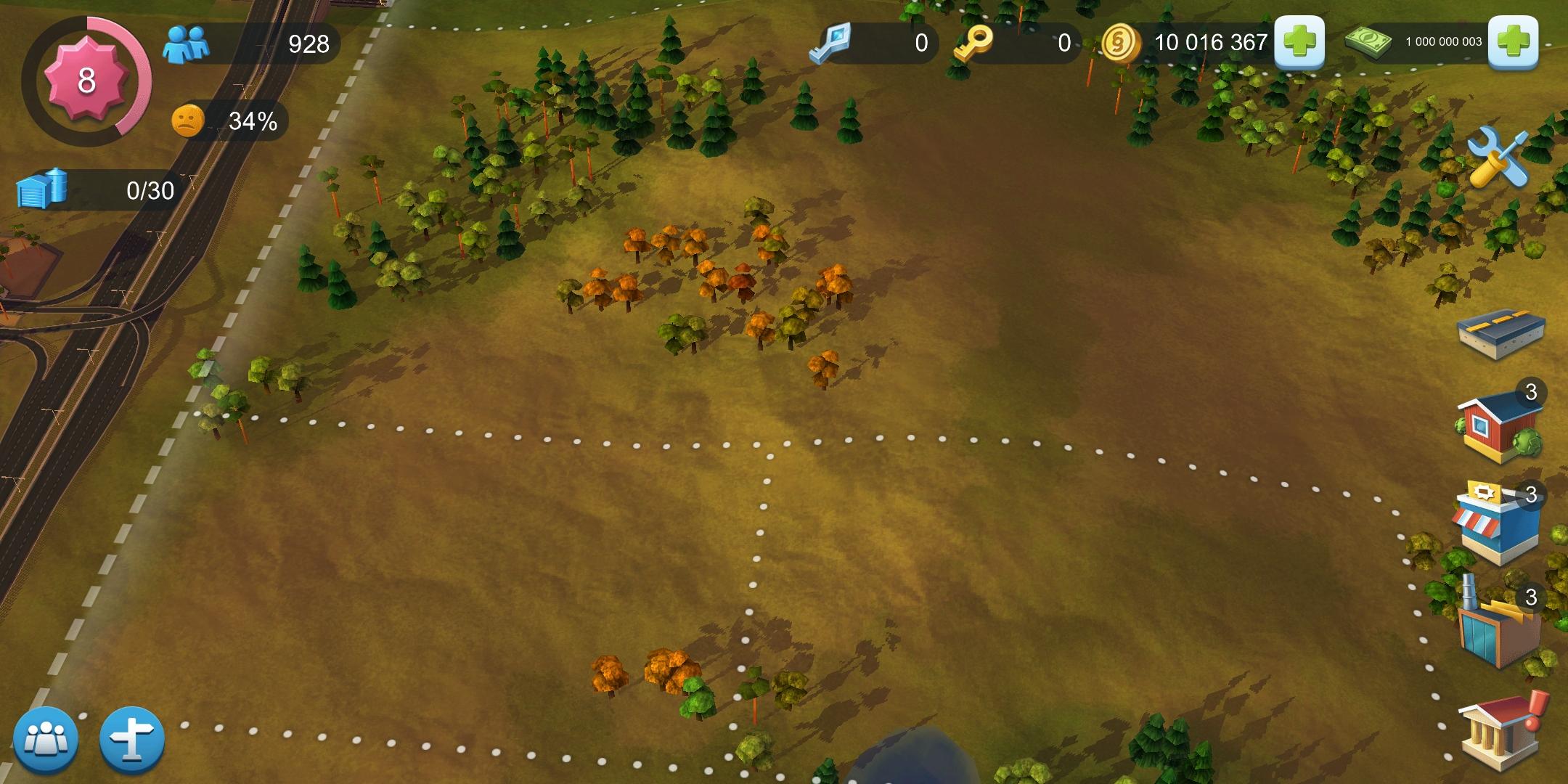Tap the population counter icon
Screen dimensions: 1568x784
point(187,44)
